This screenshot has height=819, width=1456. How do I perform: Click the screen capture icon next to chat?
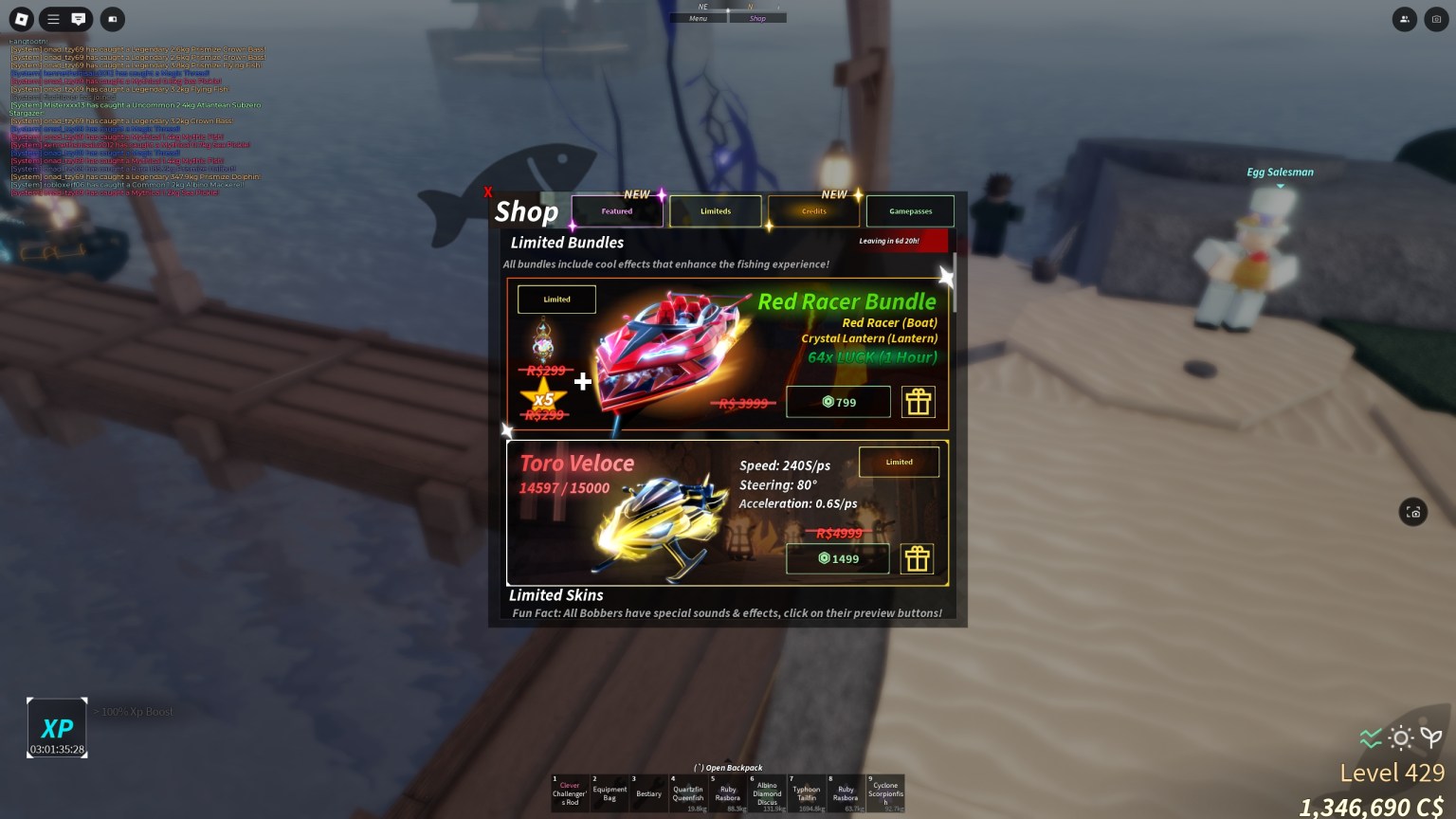point(112,19)
